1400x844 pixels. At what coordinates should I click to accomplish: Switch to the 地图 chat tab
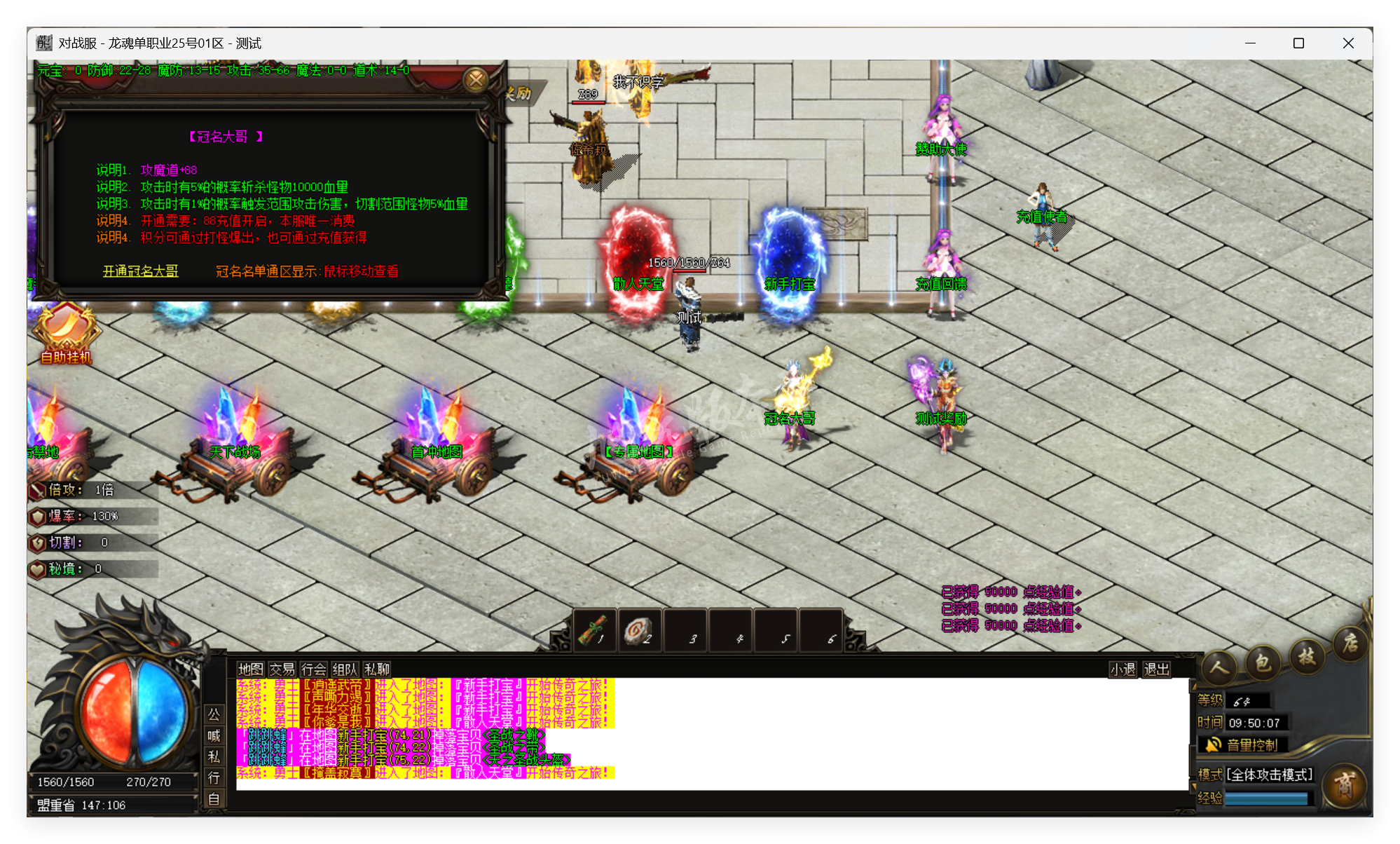tap(252, 669)
